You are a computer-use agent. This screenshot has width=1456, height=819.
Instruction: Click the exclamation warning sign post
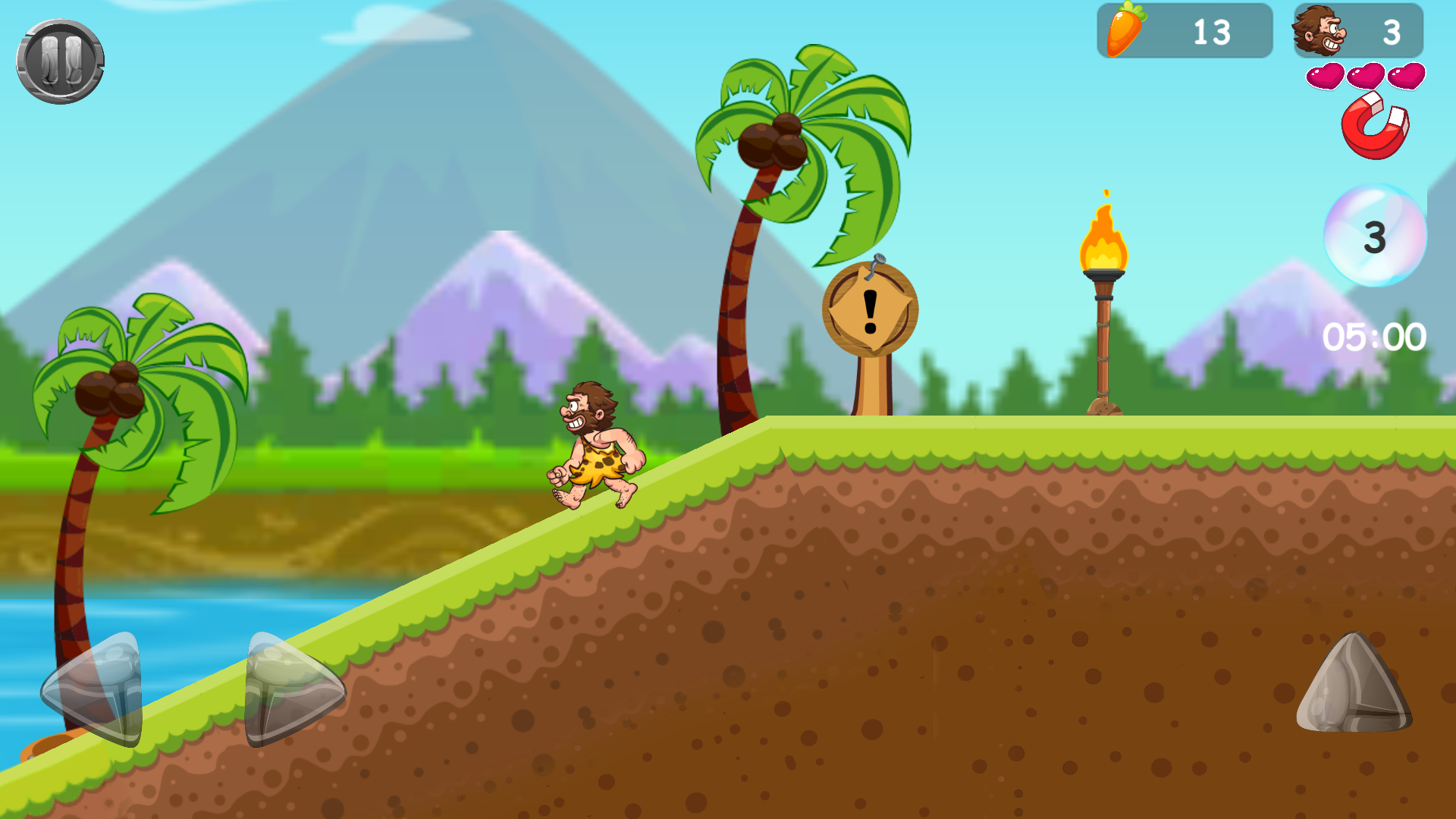coord(871,311)
